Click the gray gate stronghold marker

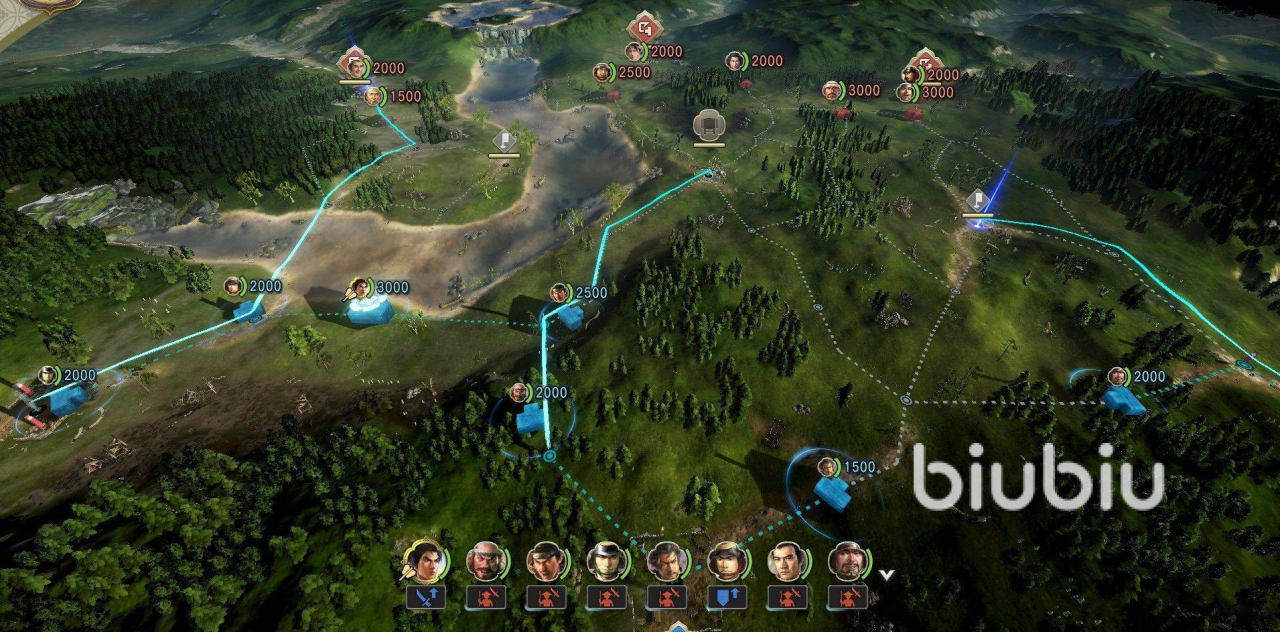point(708,125)
